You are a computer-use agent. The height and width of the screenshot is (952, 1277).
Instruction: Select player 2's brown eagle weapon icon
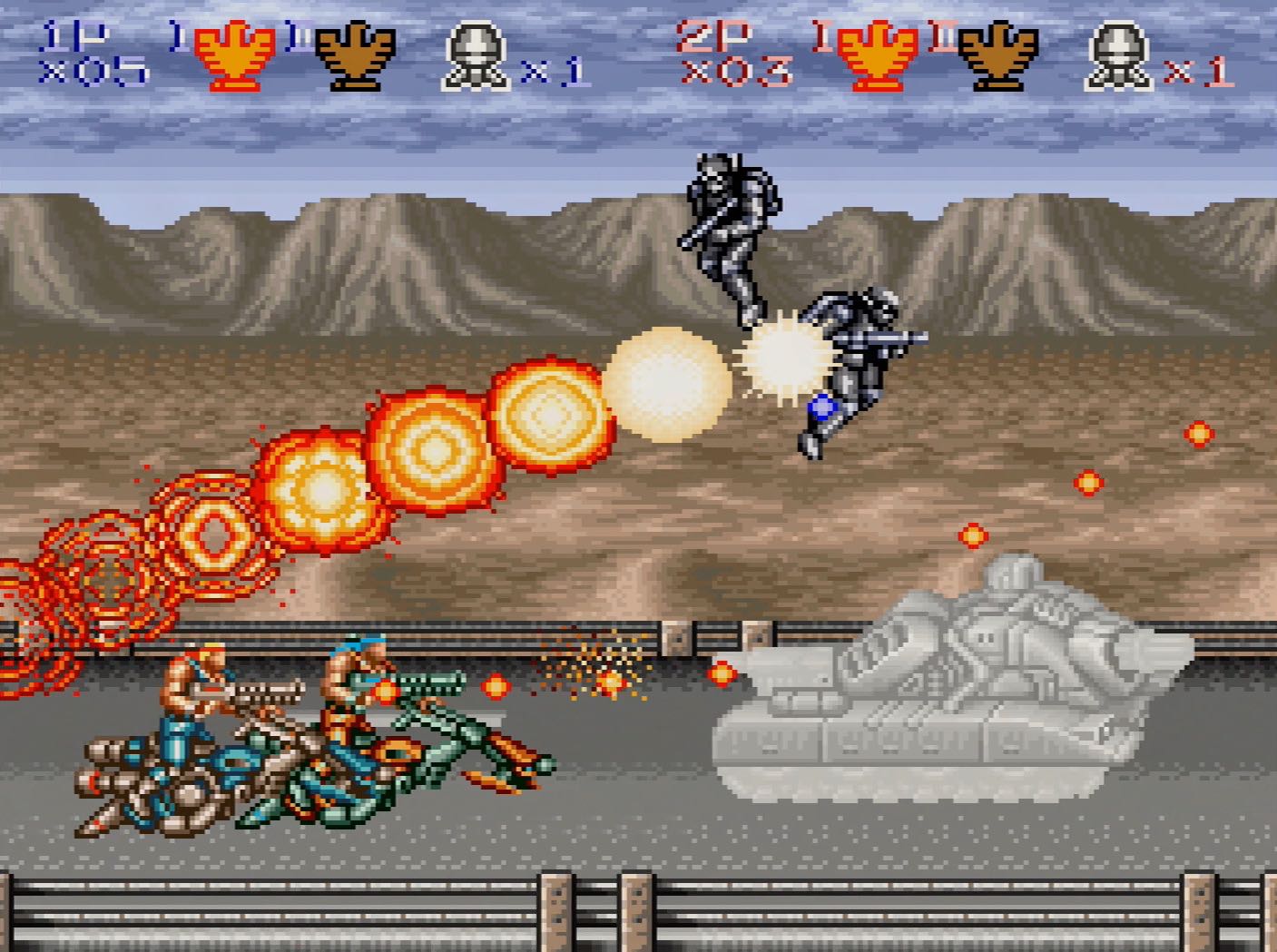pyautogui.click(x=998, y=56)
